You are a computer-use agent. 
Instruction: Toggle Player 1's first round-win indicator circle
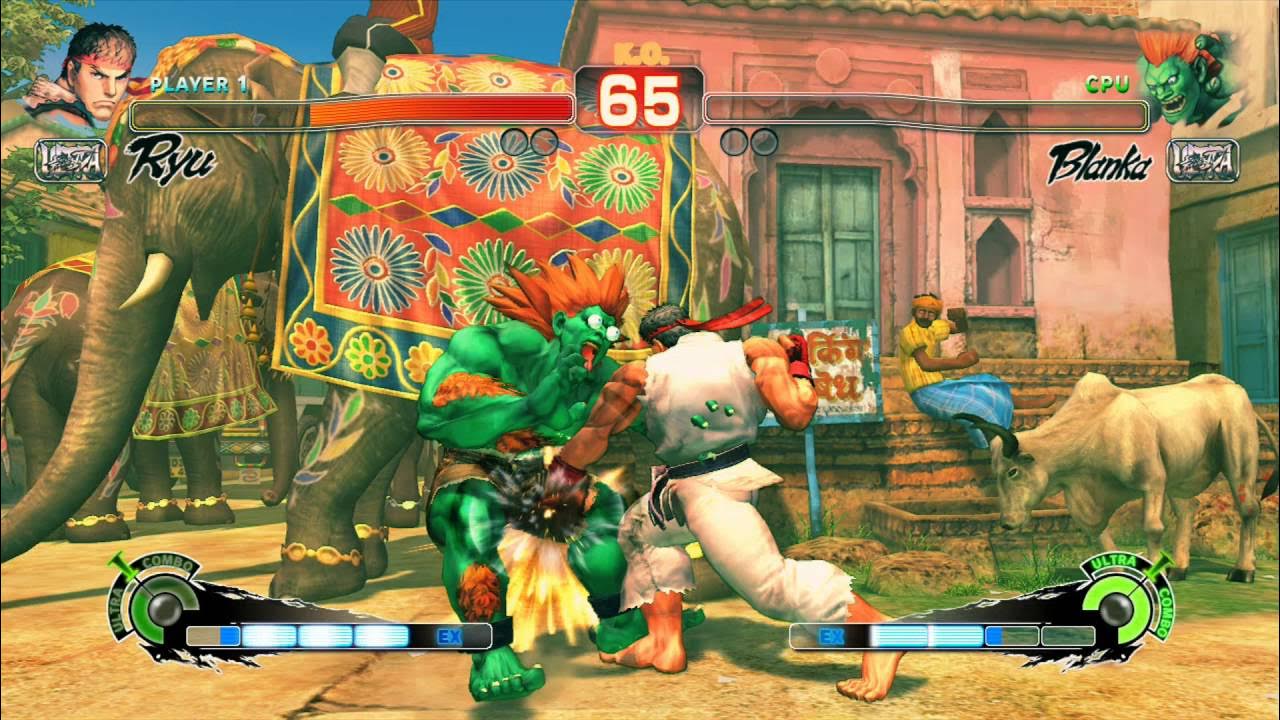click(x=513, y=140)
